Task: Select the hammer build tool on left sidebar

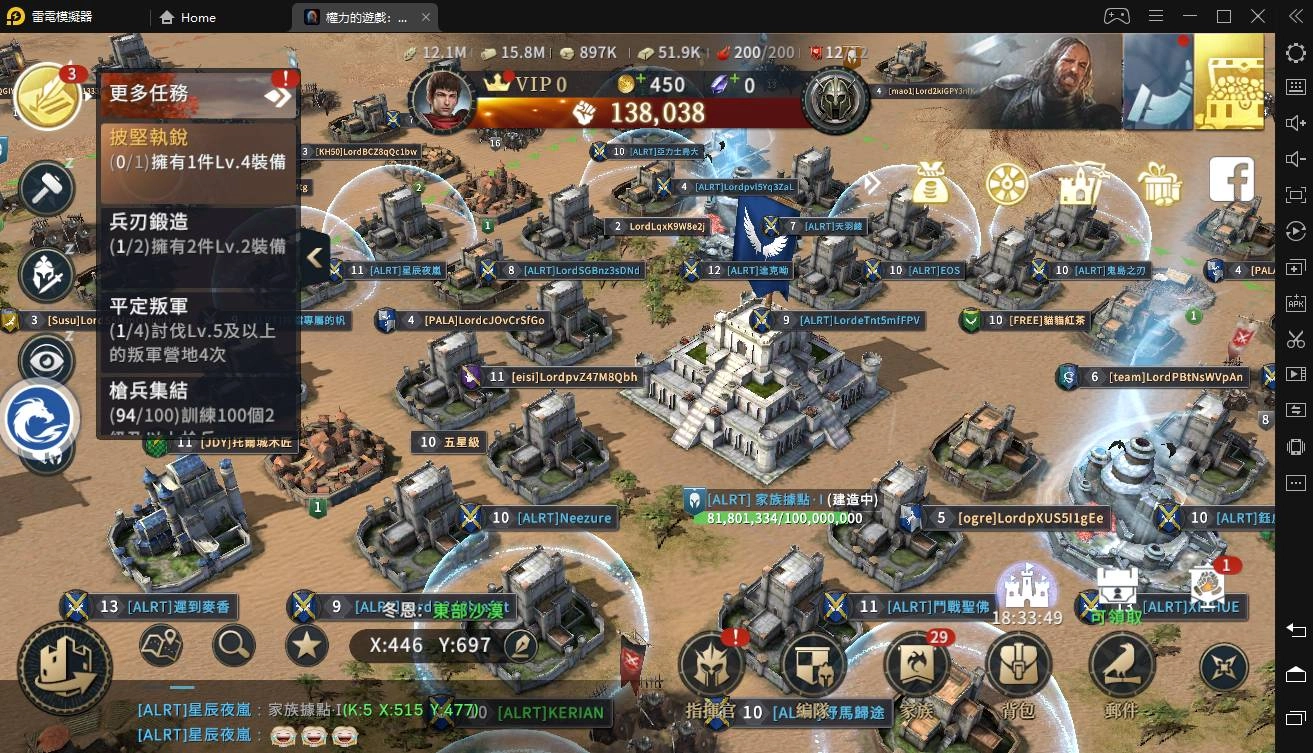Action: (44, 188)
